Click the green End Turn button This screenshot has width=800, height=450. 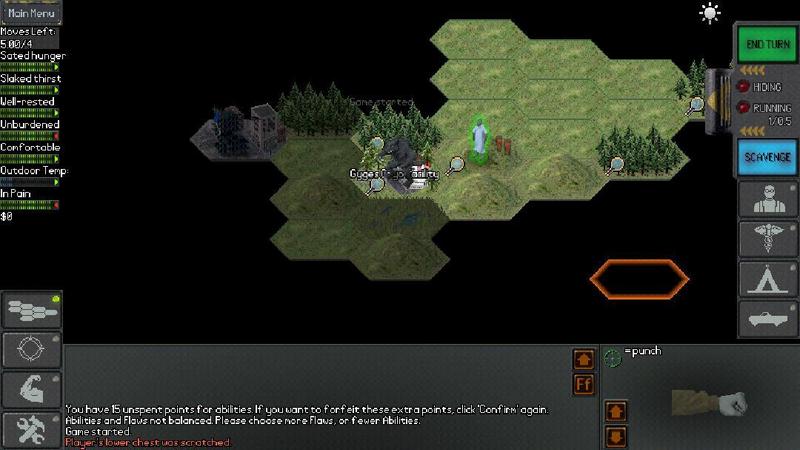click(x=767, y=45)
